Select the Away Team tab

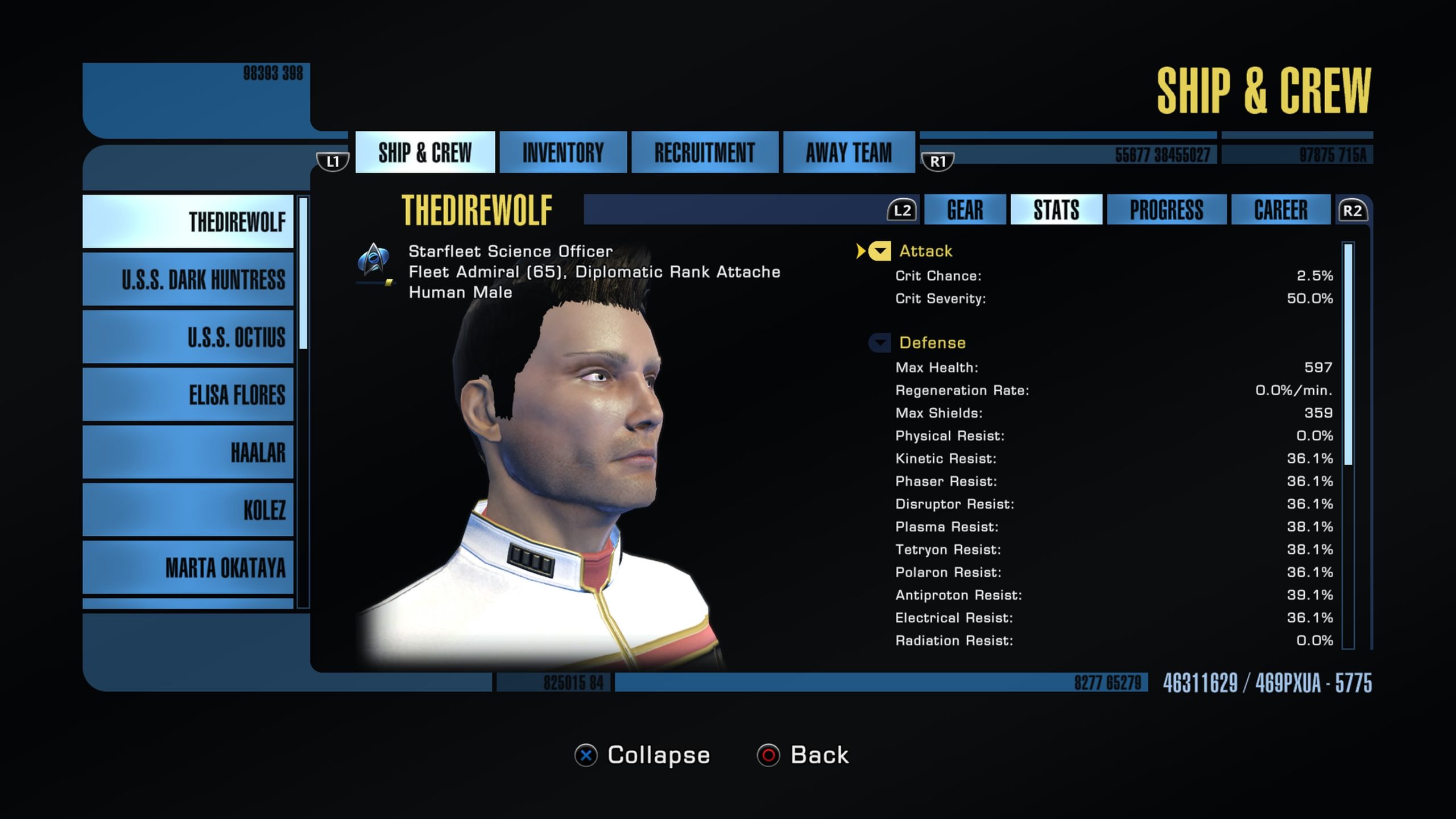point(849,152)
